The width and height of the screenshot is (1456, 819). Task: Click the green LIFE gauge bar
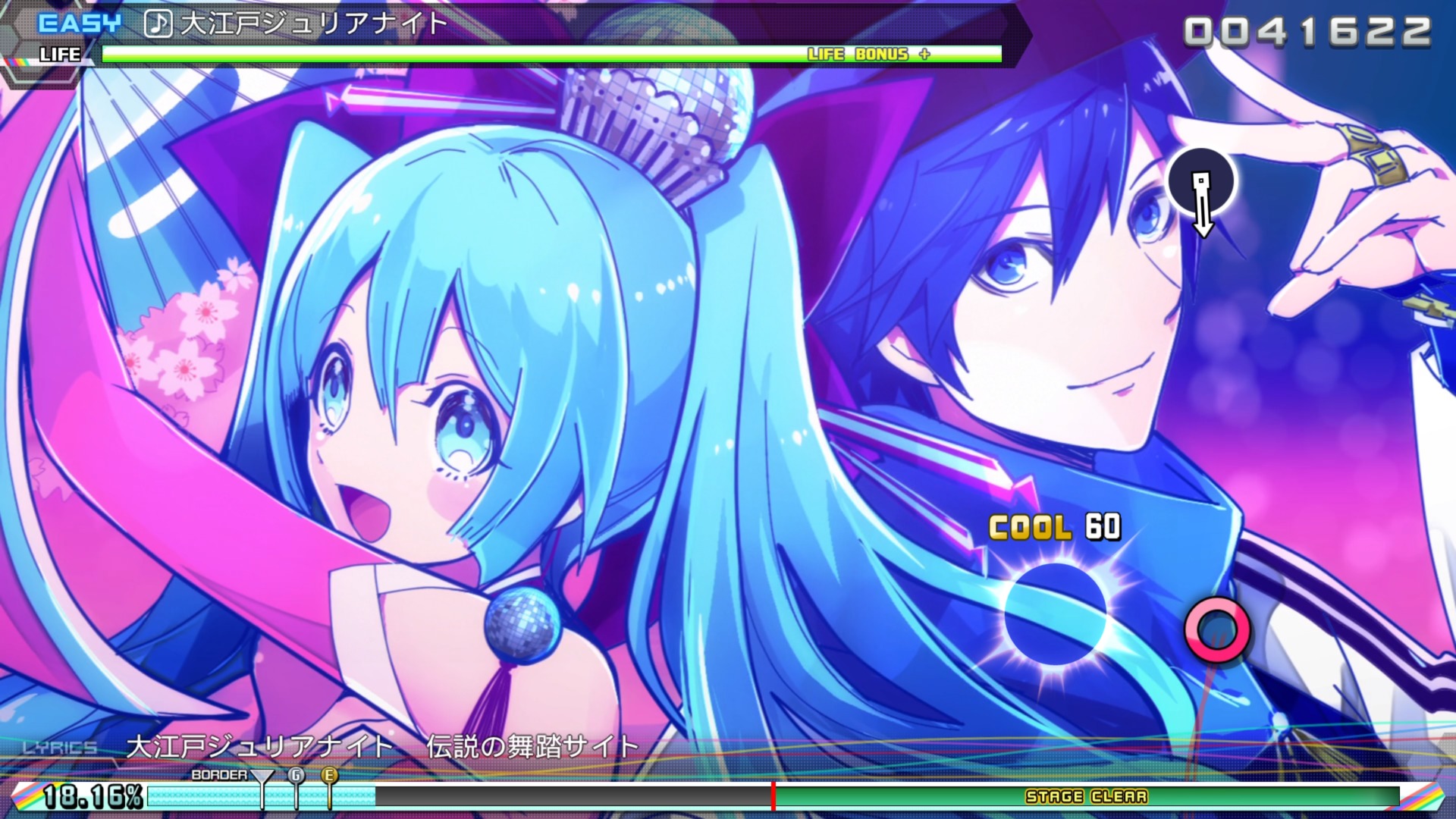click(455, 54)
